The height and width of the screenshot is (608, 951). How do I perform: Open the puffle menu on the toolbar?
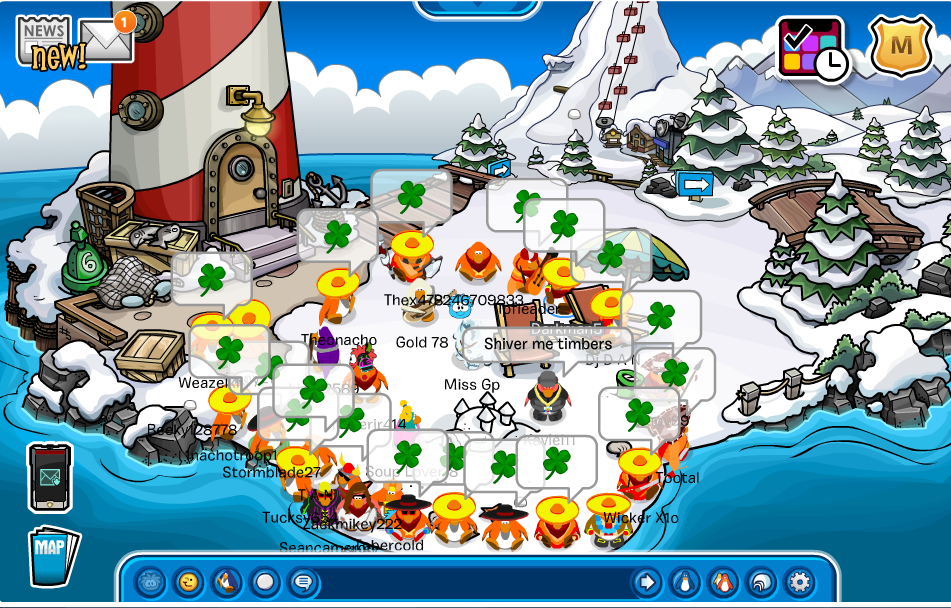150,581
